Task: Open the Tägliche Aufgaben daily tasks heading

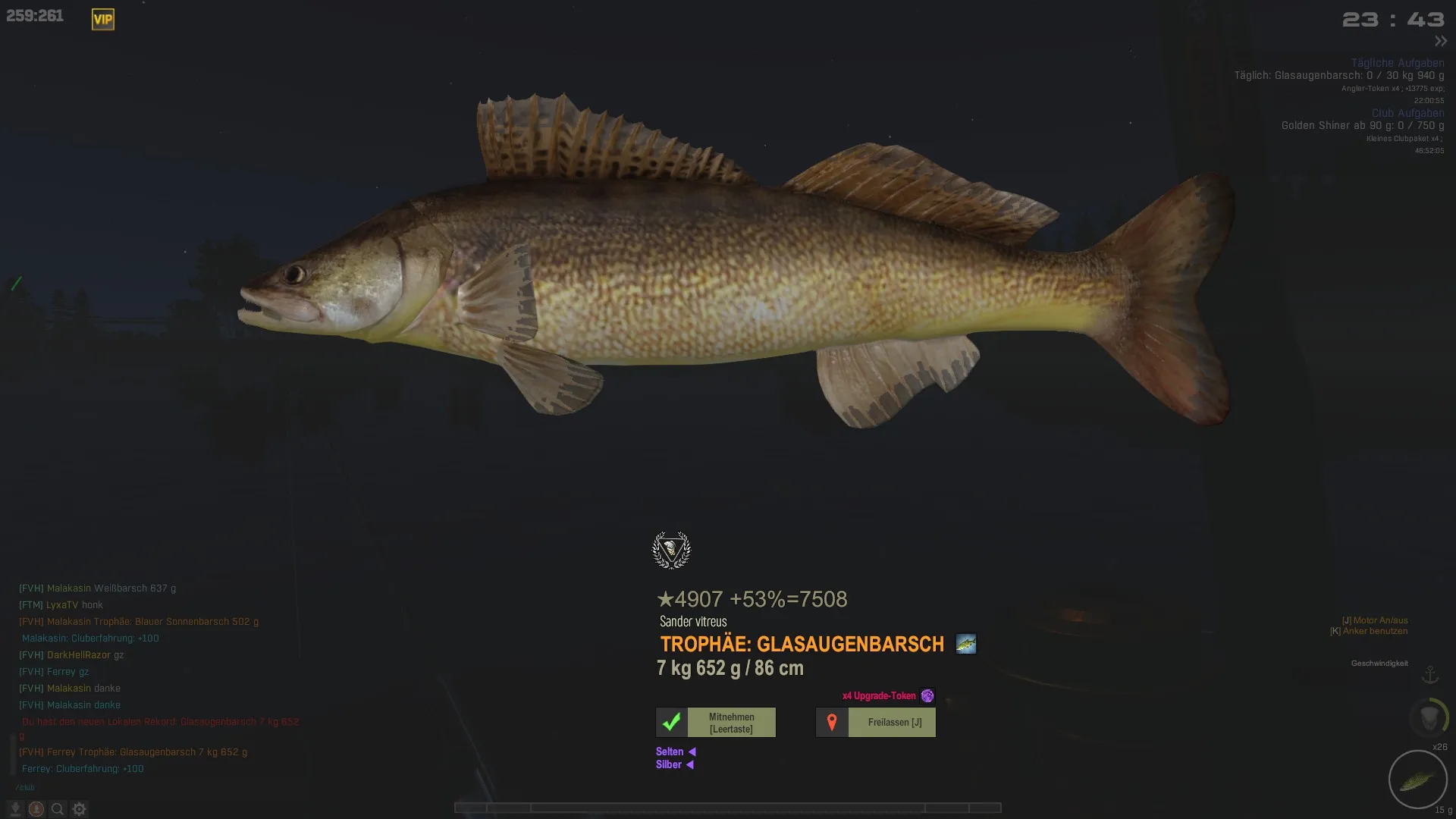Action: 1397,63
